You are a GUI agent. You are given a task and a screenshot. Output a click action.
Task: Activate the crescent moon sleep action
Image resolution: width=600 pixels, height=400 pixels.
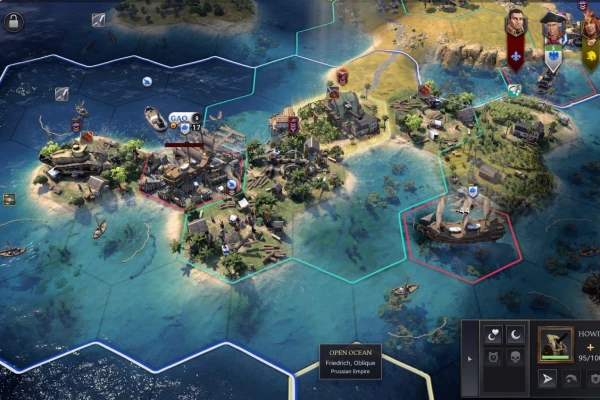517,335
